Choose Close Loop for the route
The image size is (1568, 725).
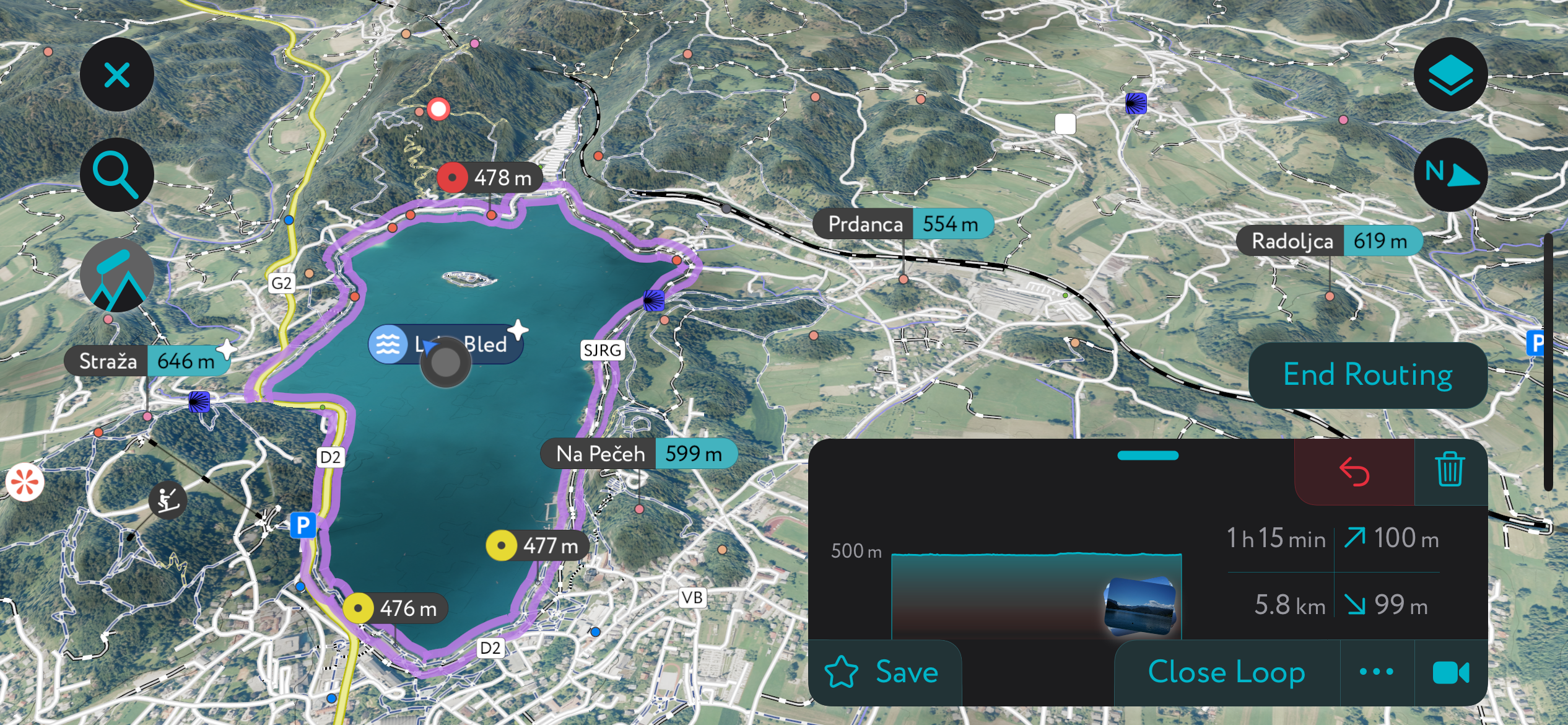(x=1226, y=672)
